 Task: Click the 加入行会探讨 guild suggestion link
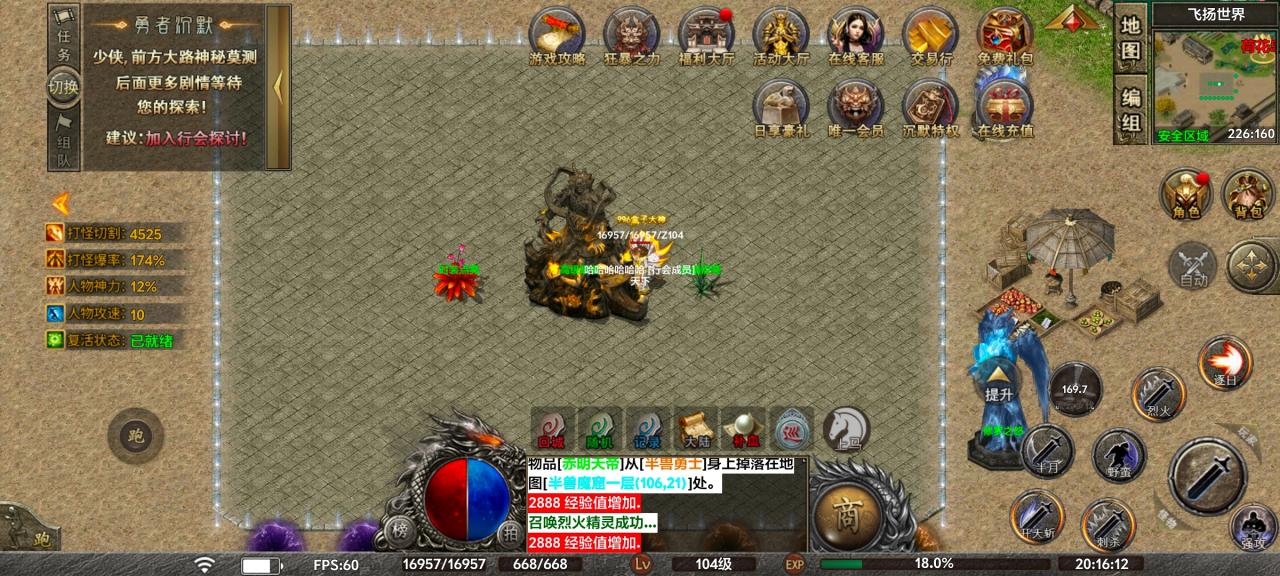196,138
